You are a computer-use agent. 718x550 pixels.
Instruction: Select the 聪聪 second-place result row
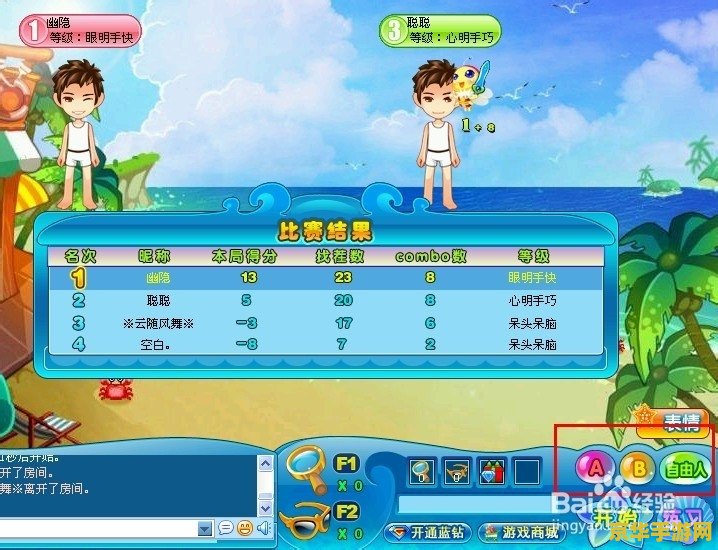coord(326,300)
